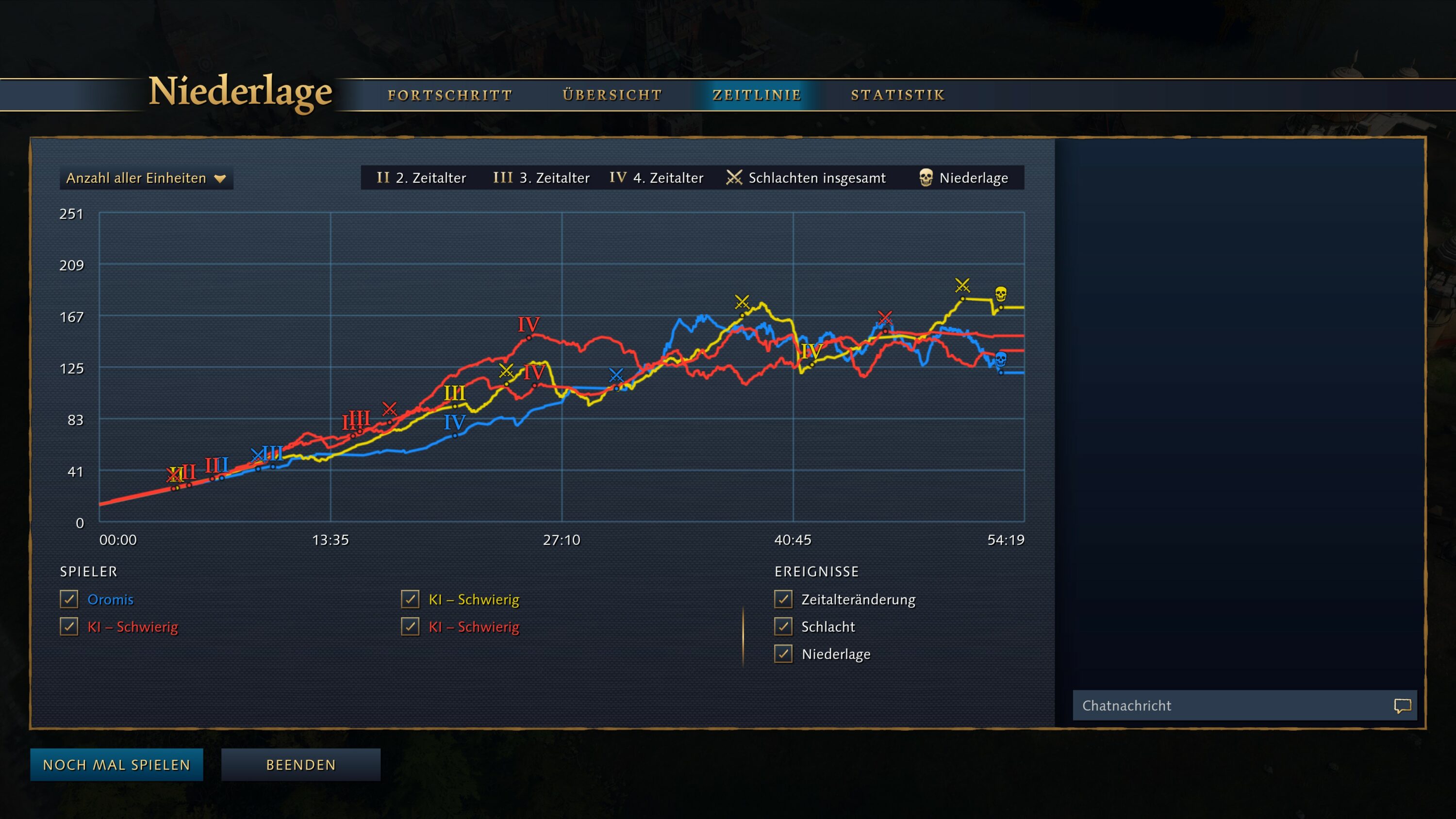
Task: Hide the yellow KI – Schwierig player line
Action: (410, 599)
